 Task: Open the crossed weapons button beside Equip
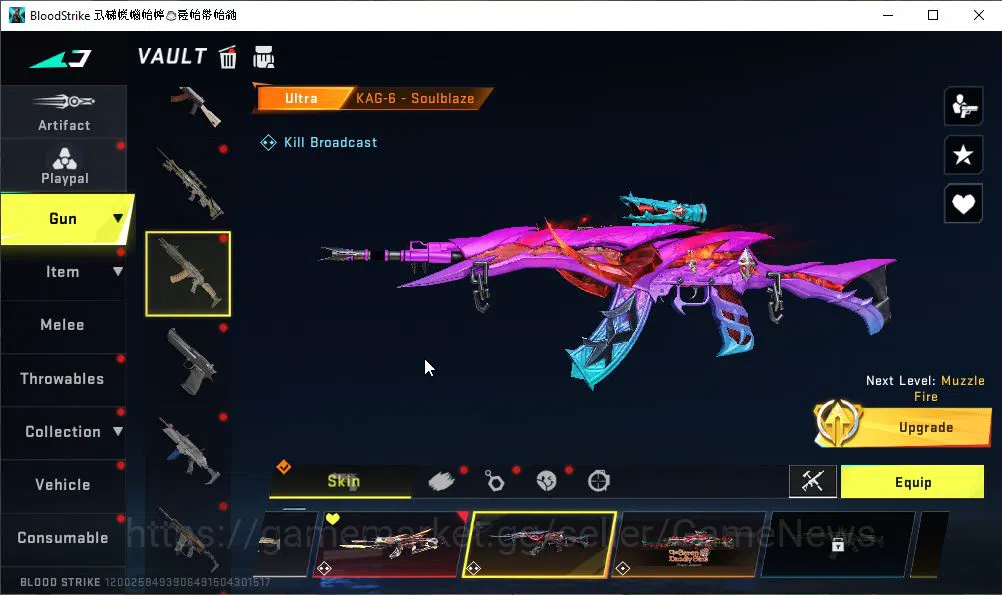coord(812,482)
